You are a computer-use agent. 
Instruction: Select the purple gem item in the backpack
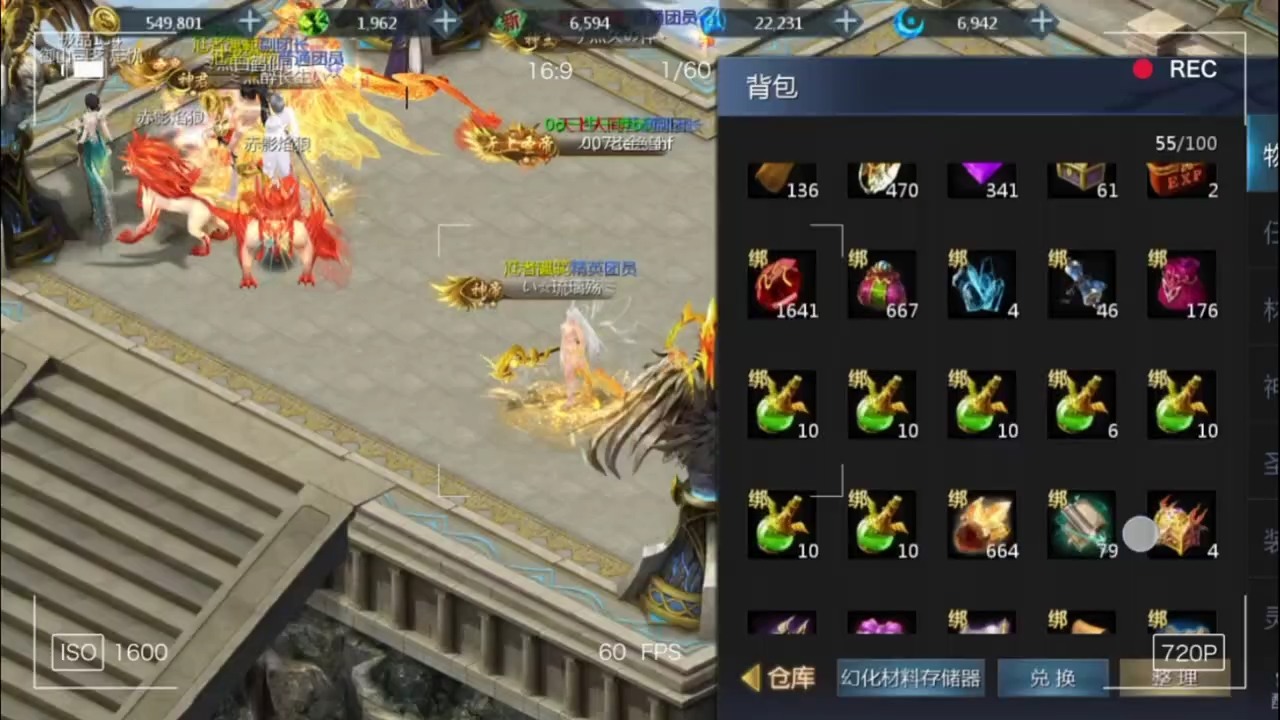pyautogui.click(x=983, y=180)
